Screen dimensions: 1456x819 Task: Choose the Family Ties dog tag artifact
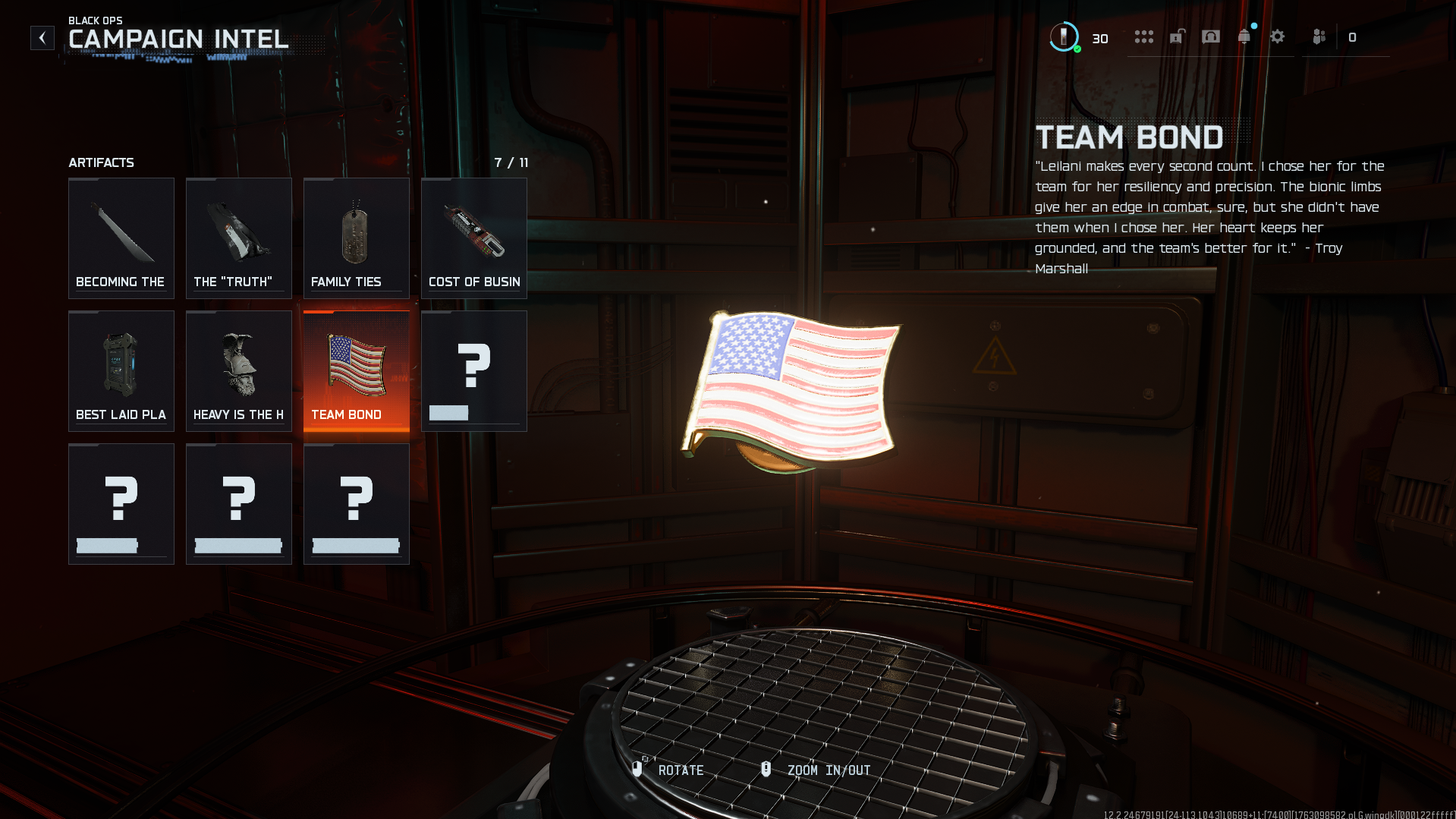357,238
